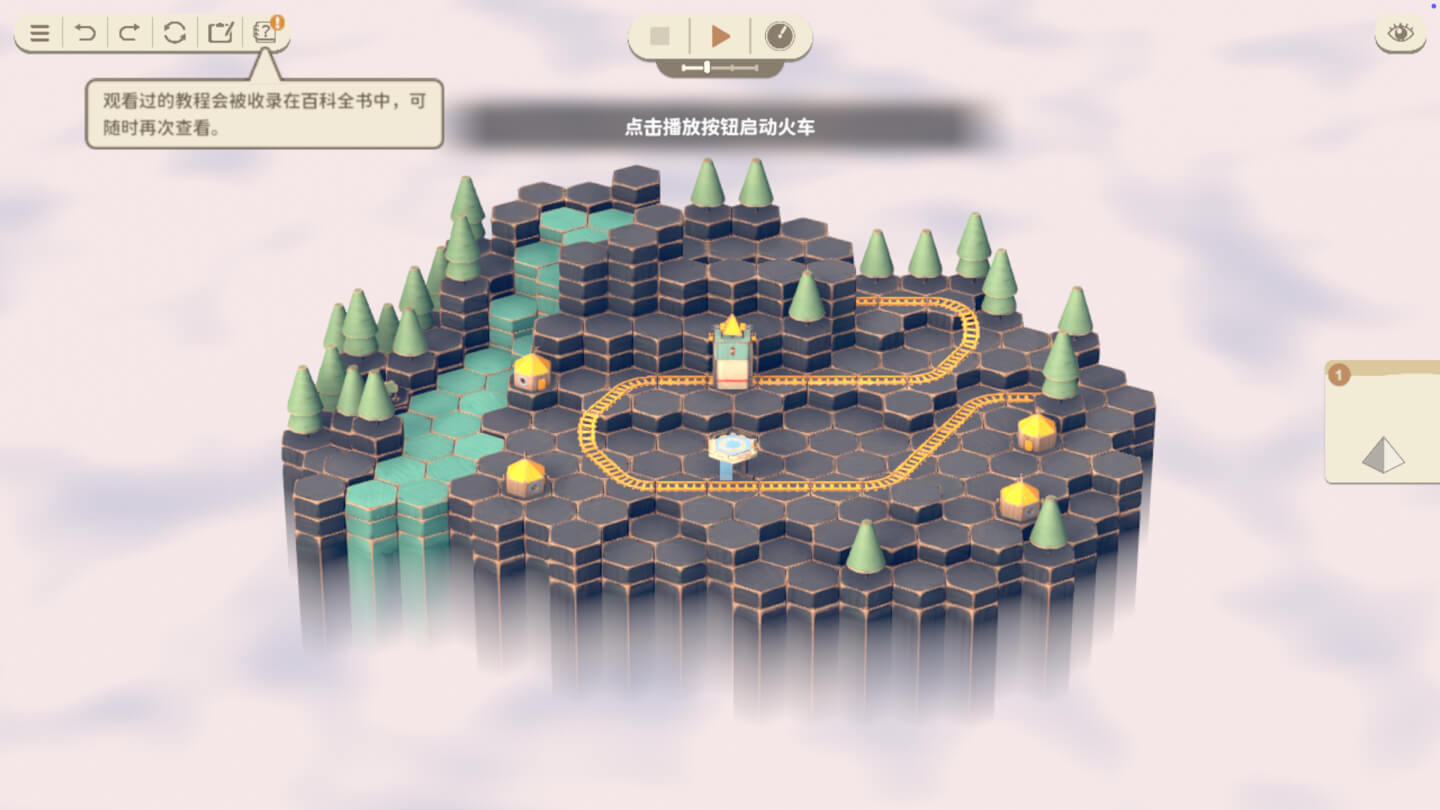The image size is (1440, 810).
Task: Select the castle station on the island
Action: (x=731, y=352)
